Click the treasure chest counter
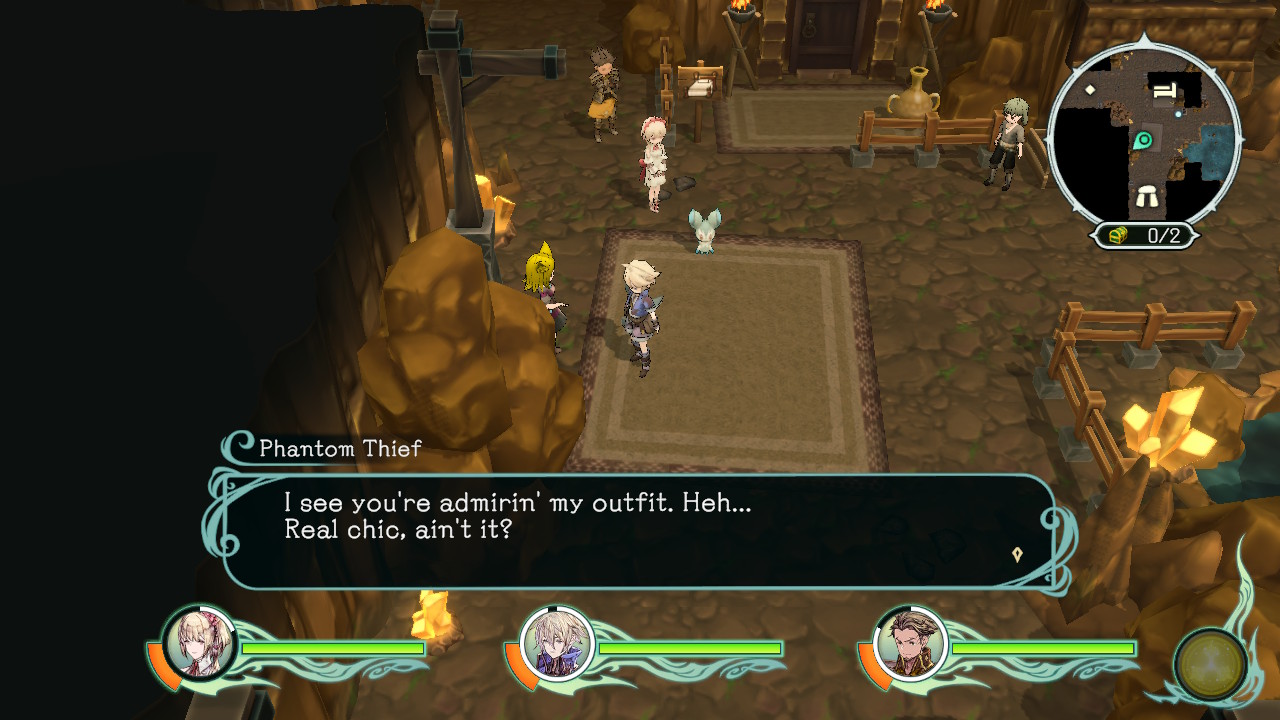The image size is (1280, 720). [x=1143, y=236]
